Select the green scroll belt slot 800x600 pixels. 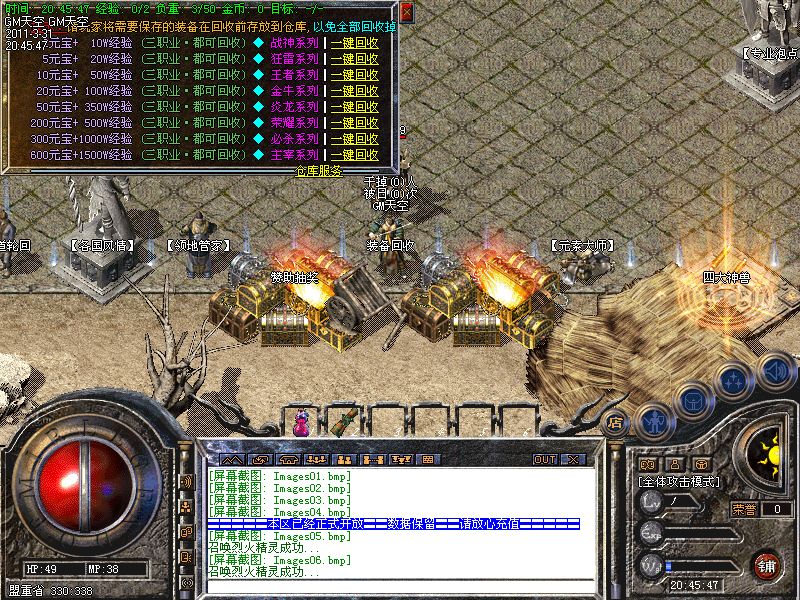[x=346, y=422]
